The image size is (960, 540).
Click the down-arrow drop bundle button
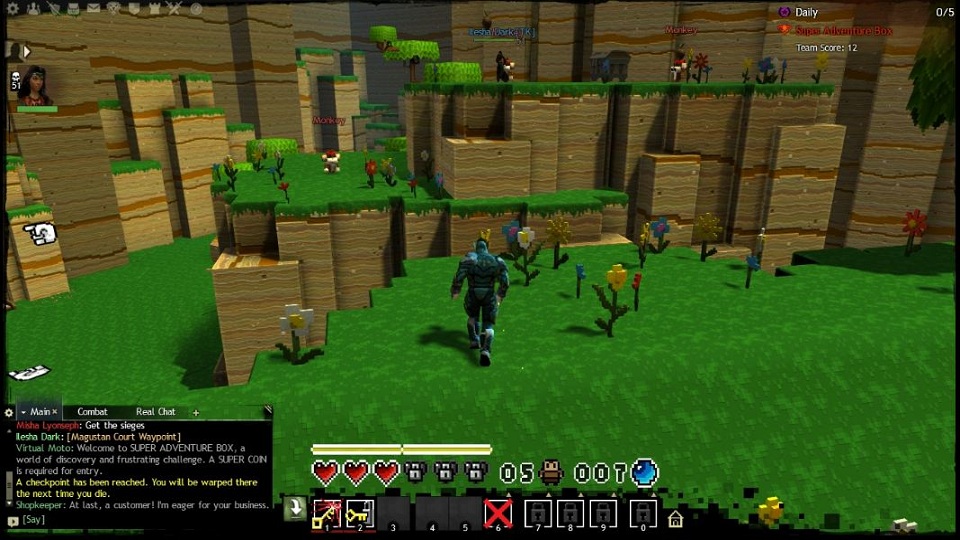294,508
